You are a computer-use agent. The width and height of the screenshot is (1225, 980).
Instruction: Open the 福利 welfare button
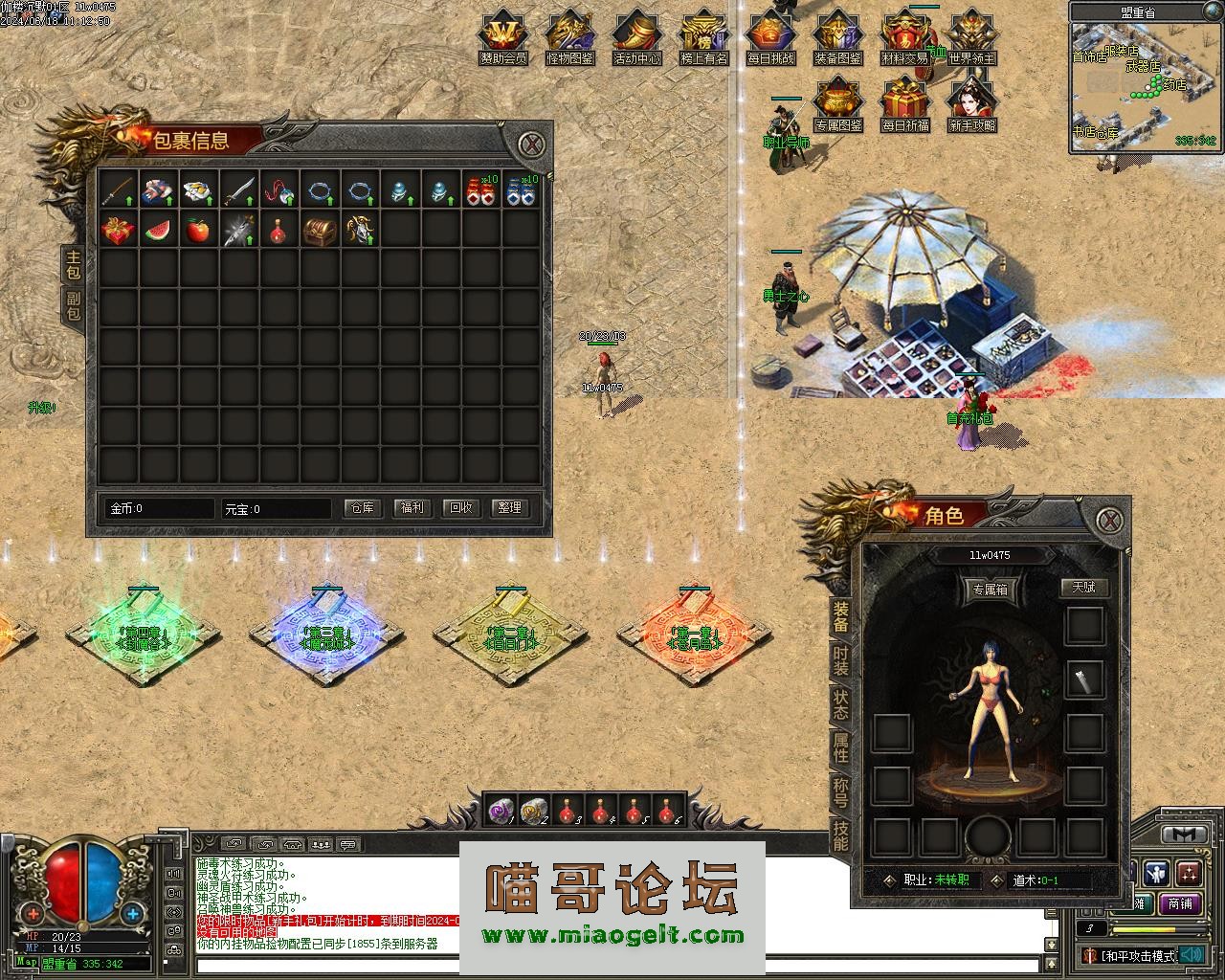412,508
